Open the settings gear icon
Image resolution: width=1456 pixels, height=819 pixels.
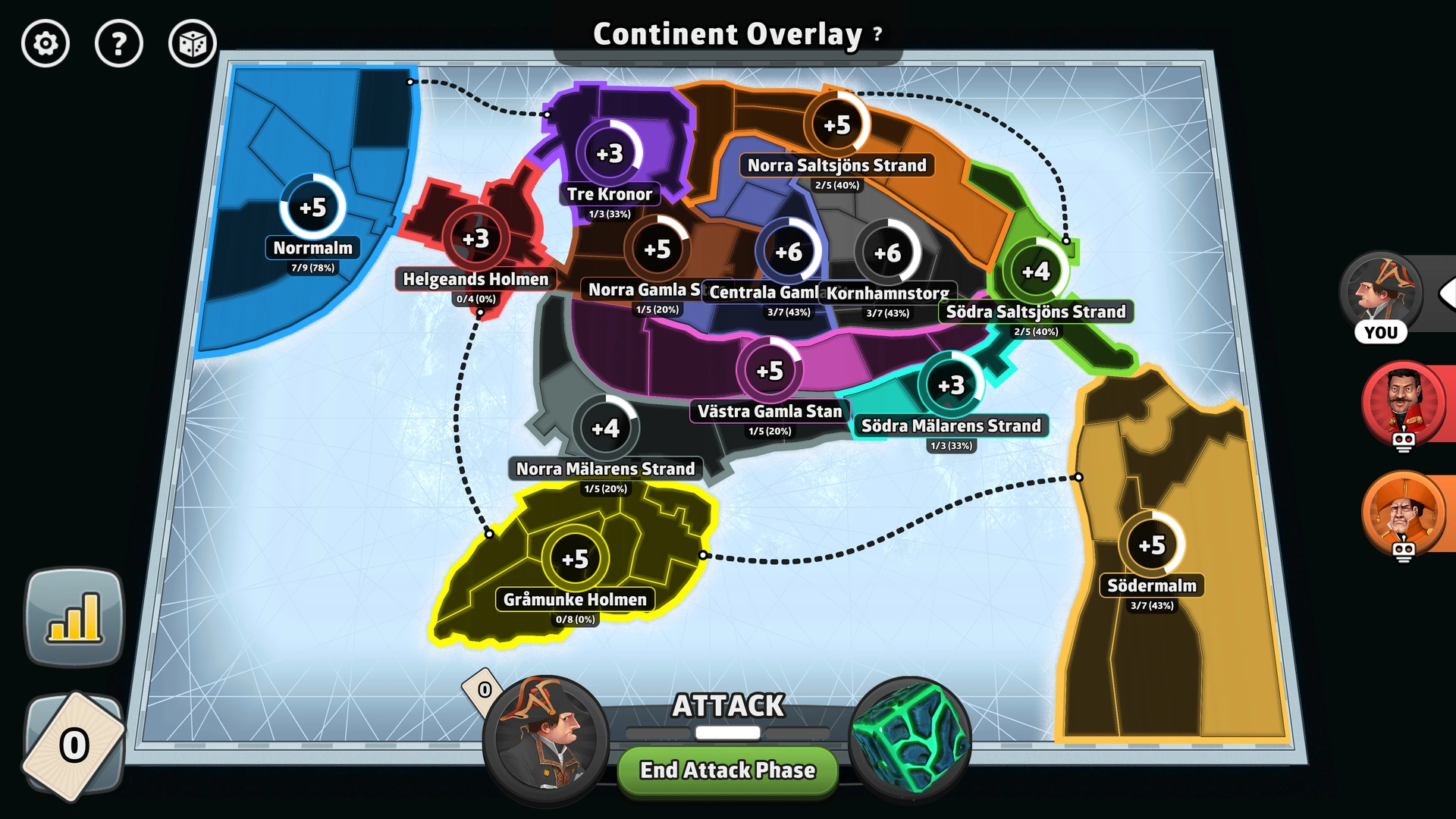[45, 44]
